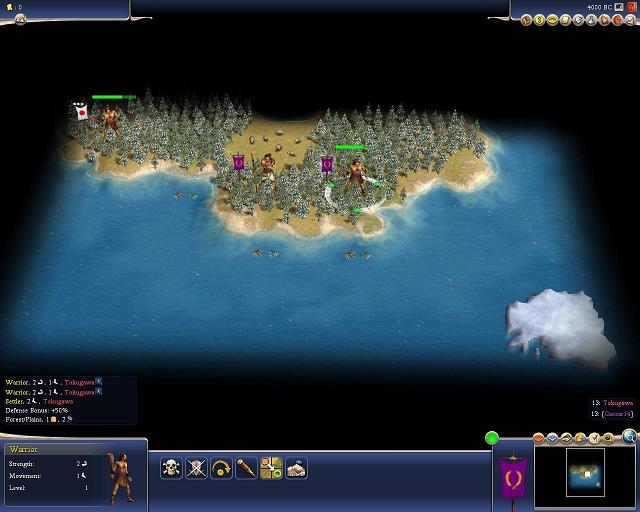The image size is (640, 512).
Task: Skip turn with the curved arrow button
Action: pyautogui.click(x=221, y=467)
